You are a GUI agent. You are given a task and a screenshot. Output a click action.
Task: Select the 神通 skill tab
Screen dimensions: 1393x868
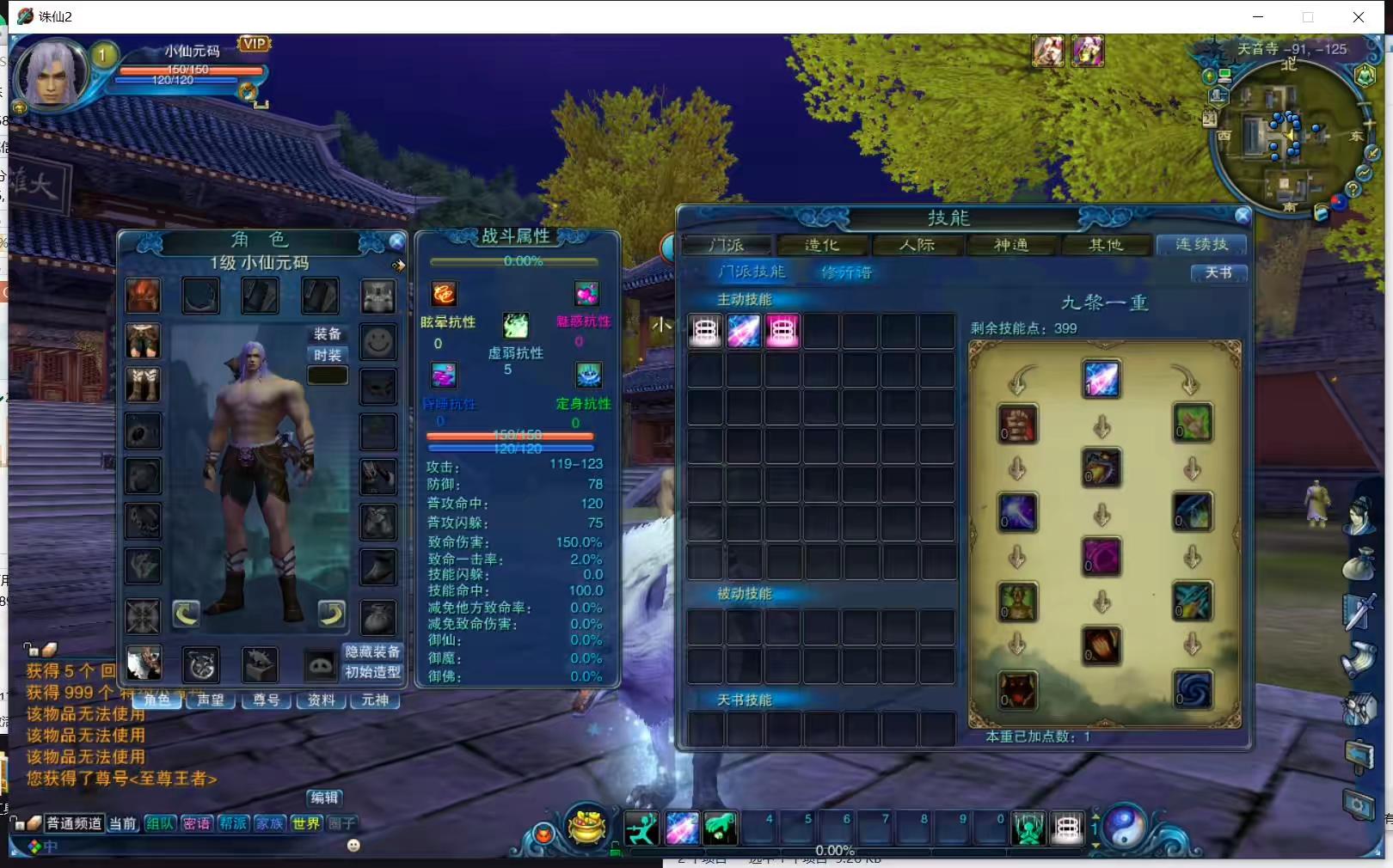click(1011, 246)
